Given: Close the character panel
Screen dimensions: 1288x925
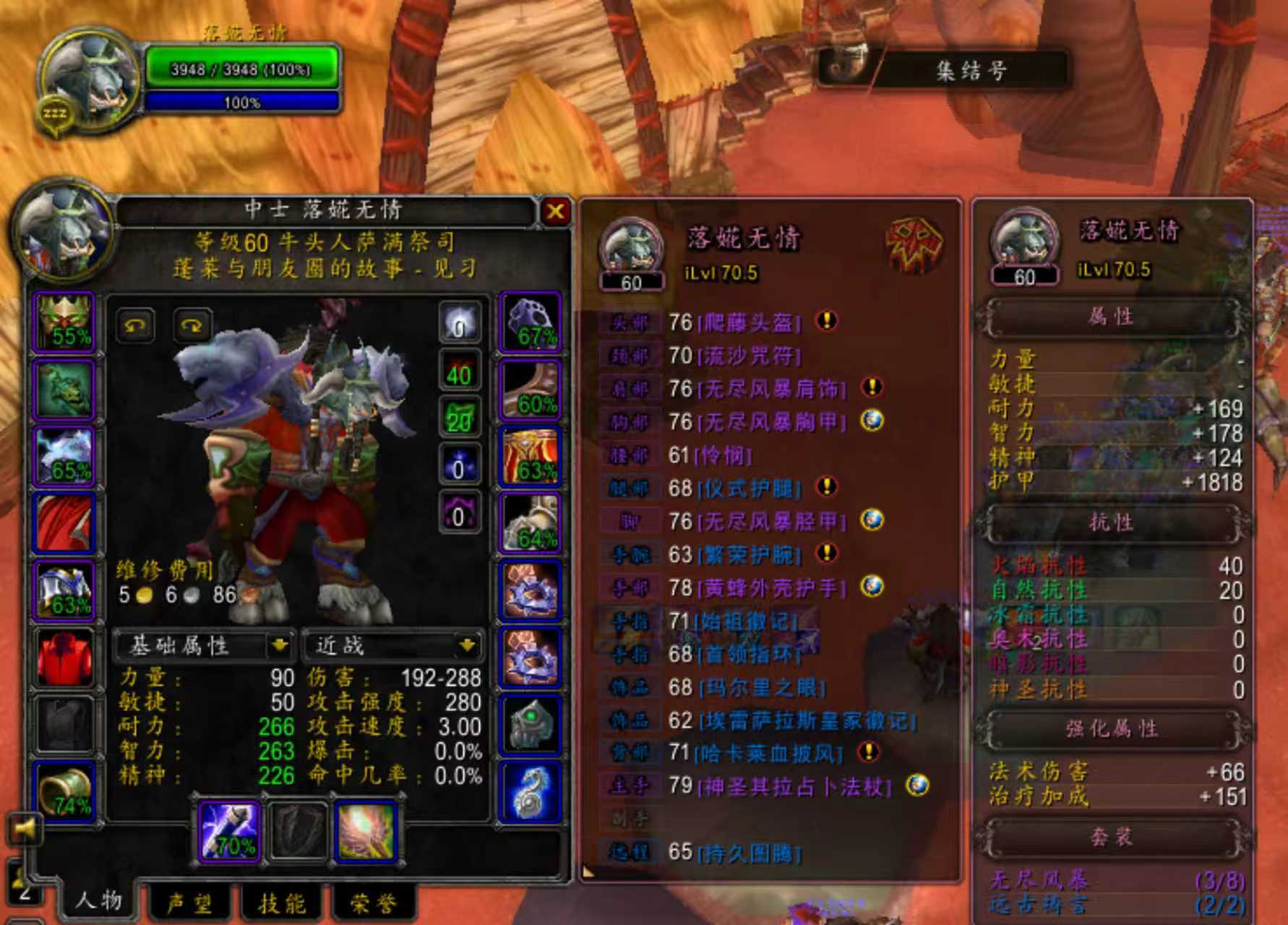Looking at the screenshot, I should coord(555,212).
